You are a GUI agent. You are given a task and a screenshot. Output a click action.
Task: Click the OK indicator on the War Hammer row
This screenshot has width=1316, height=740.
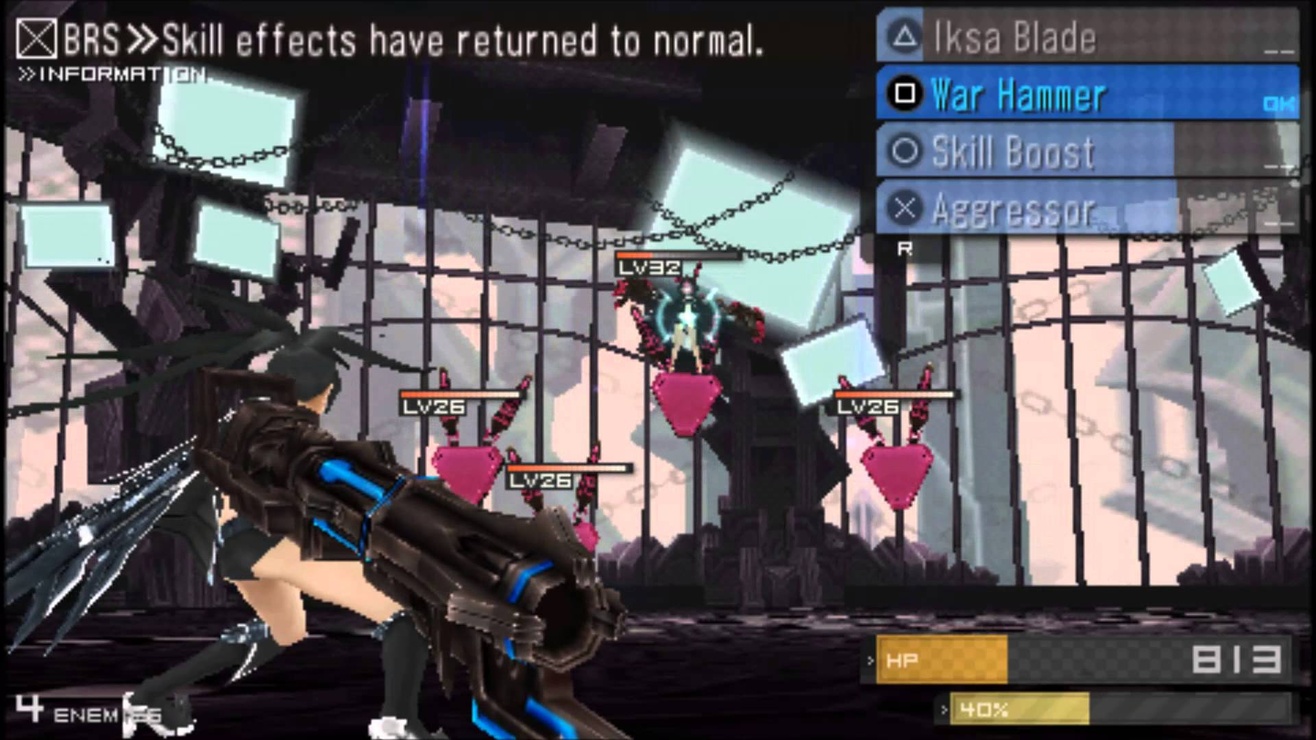1278,103
